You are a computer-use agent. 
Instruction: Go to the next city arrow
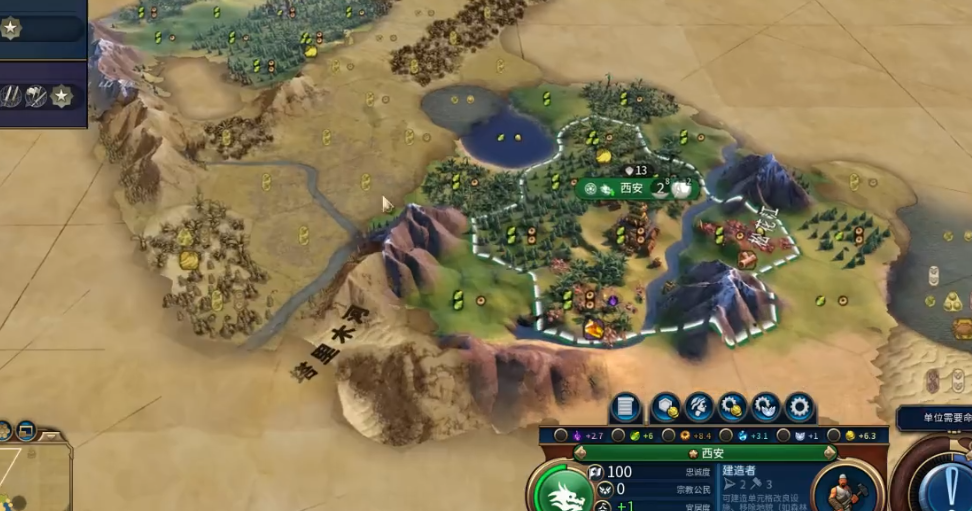(x=828, y=453)
